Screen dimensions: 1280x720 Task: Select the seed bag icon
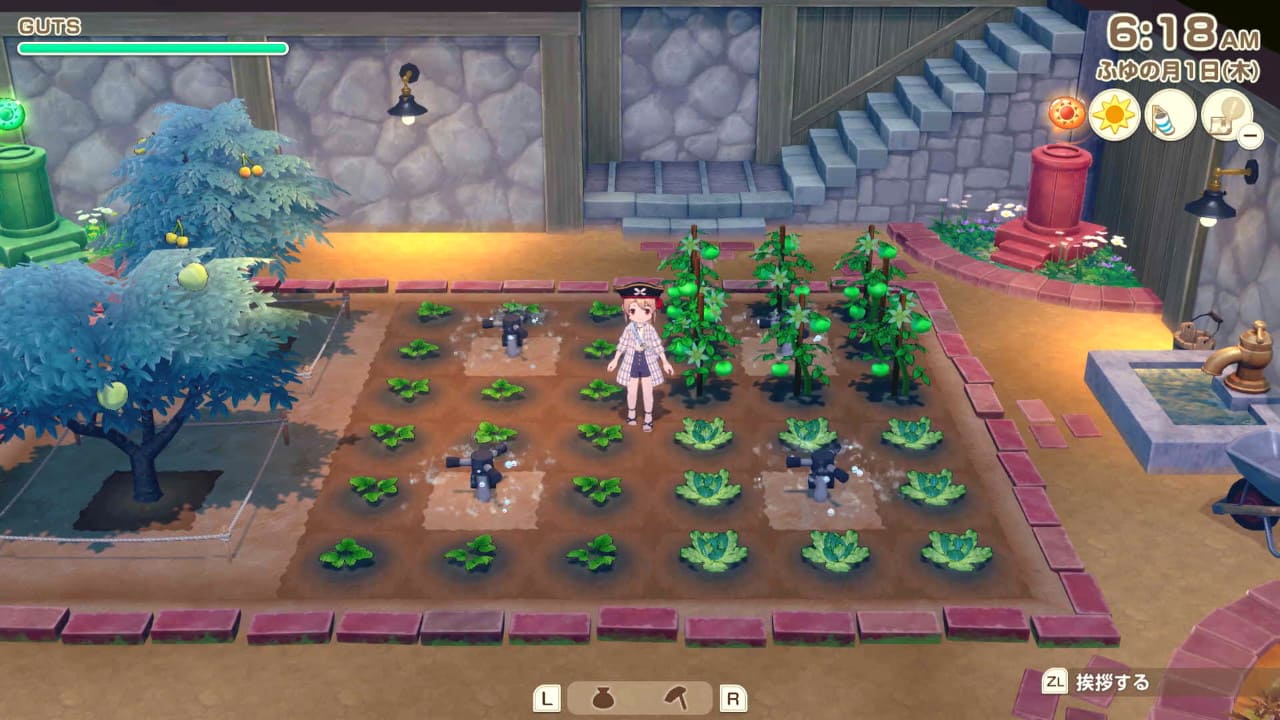tap(602, 698)
